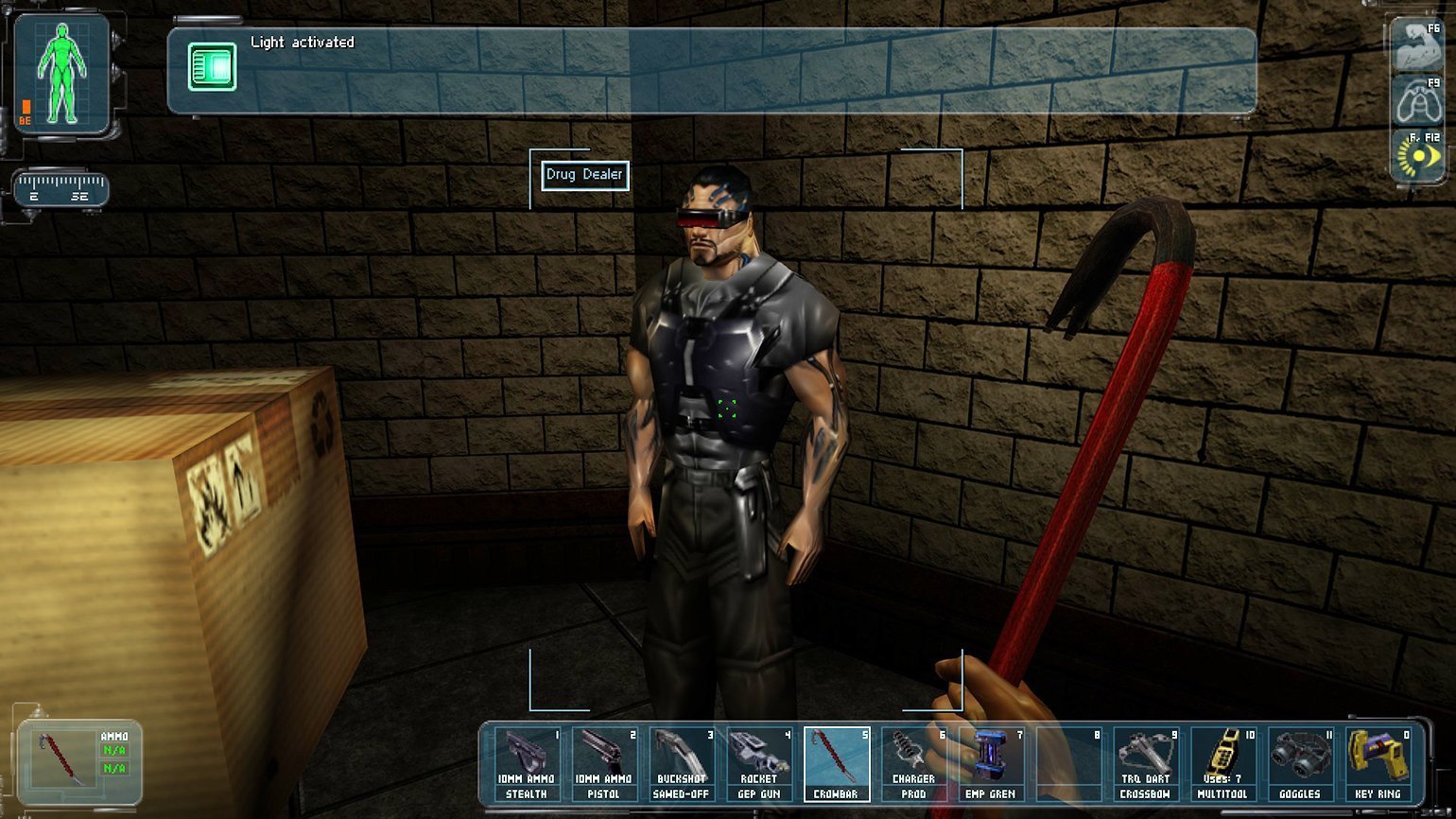The image size is (1456, 819).
Task: Click the log message icon beside Light activated
Action: tap(212, 67)
